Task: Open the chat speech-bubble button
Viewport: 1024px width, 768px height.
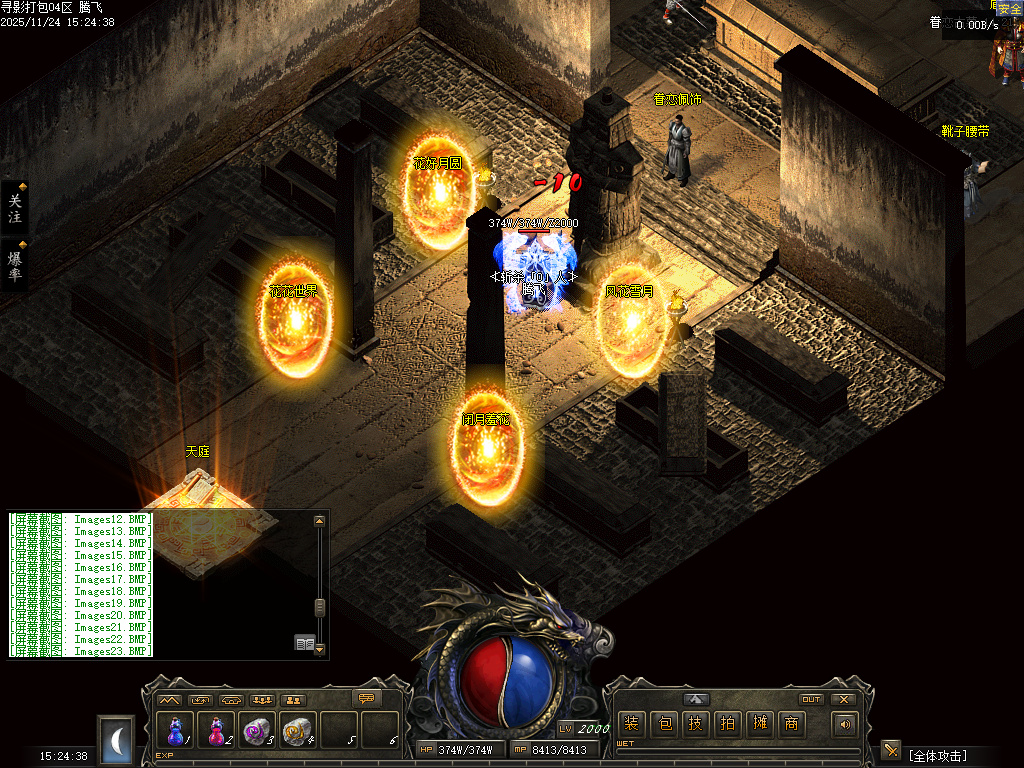Action: [367, 698]
